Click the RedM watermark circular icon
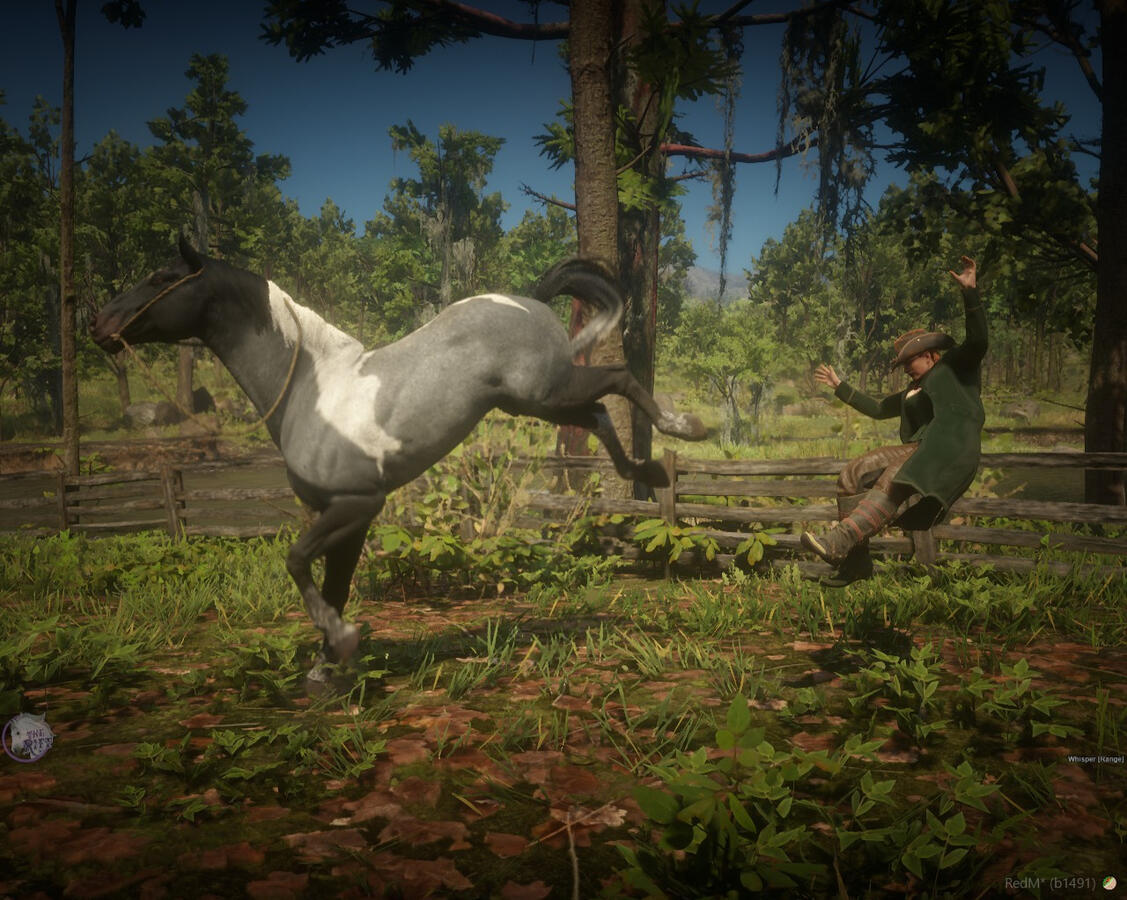This screenshot has height=900, width=1127. [1108, 883]
